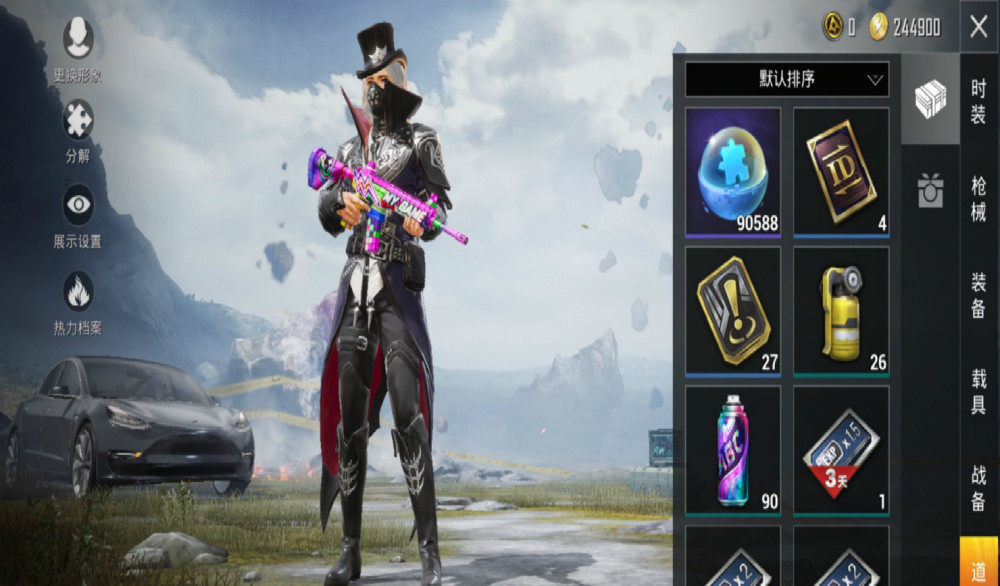This screenshot has width=1000, height=586.
Task: Click the gold coin balance 244900
Action: point(905,28)
